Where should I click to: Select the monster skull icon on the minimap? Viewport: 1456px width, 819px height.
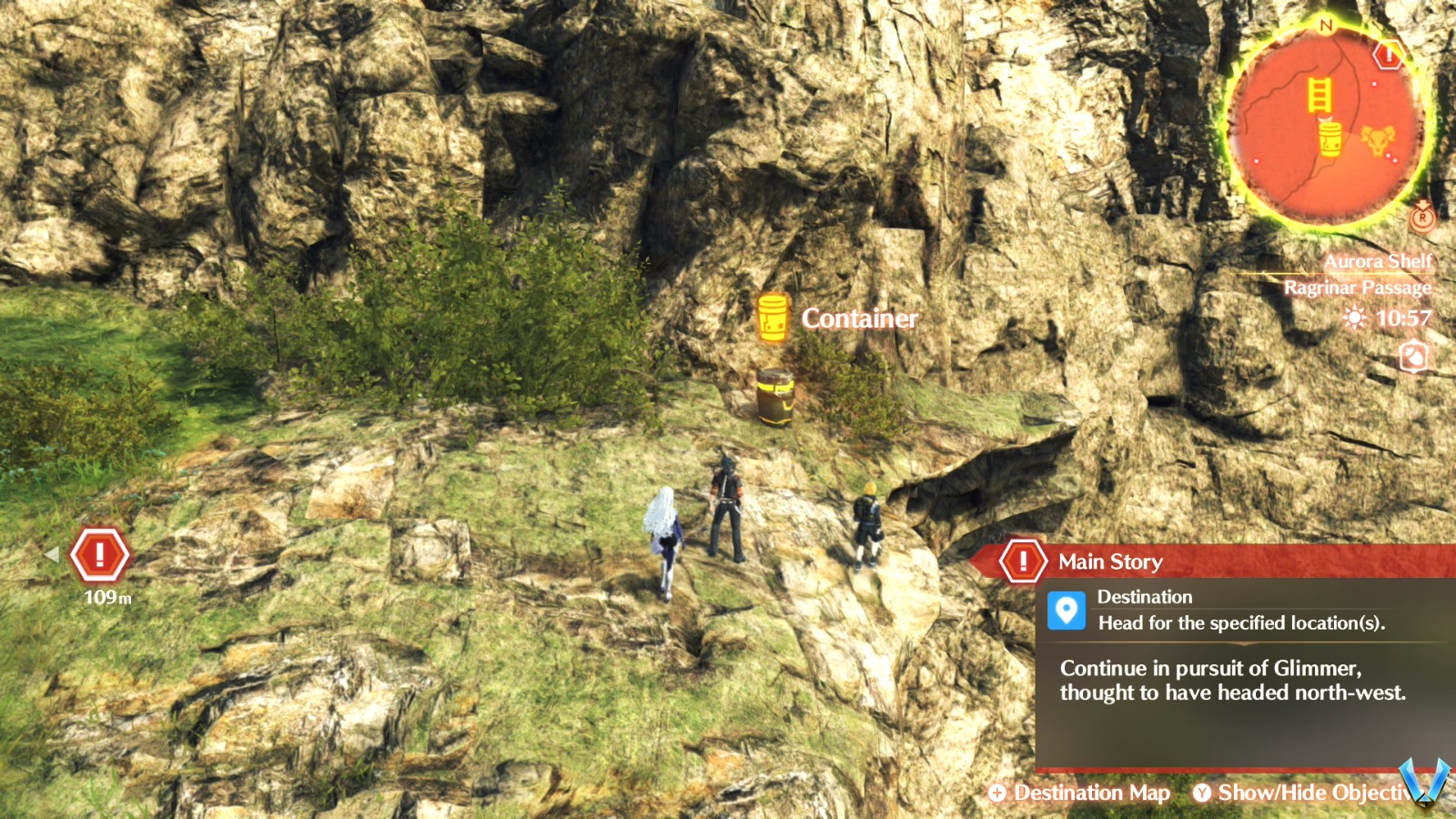coord(1380,136)
